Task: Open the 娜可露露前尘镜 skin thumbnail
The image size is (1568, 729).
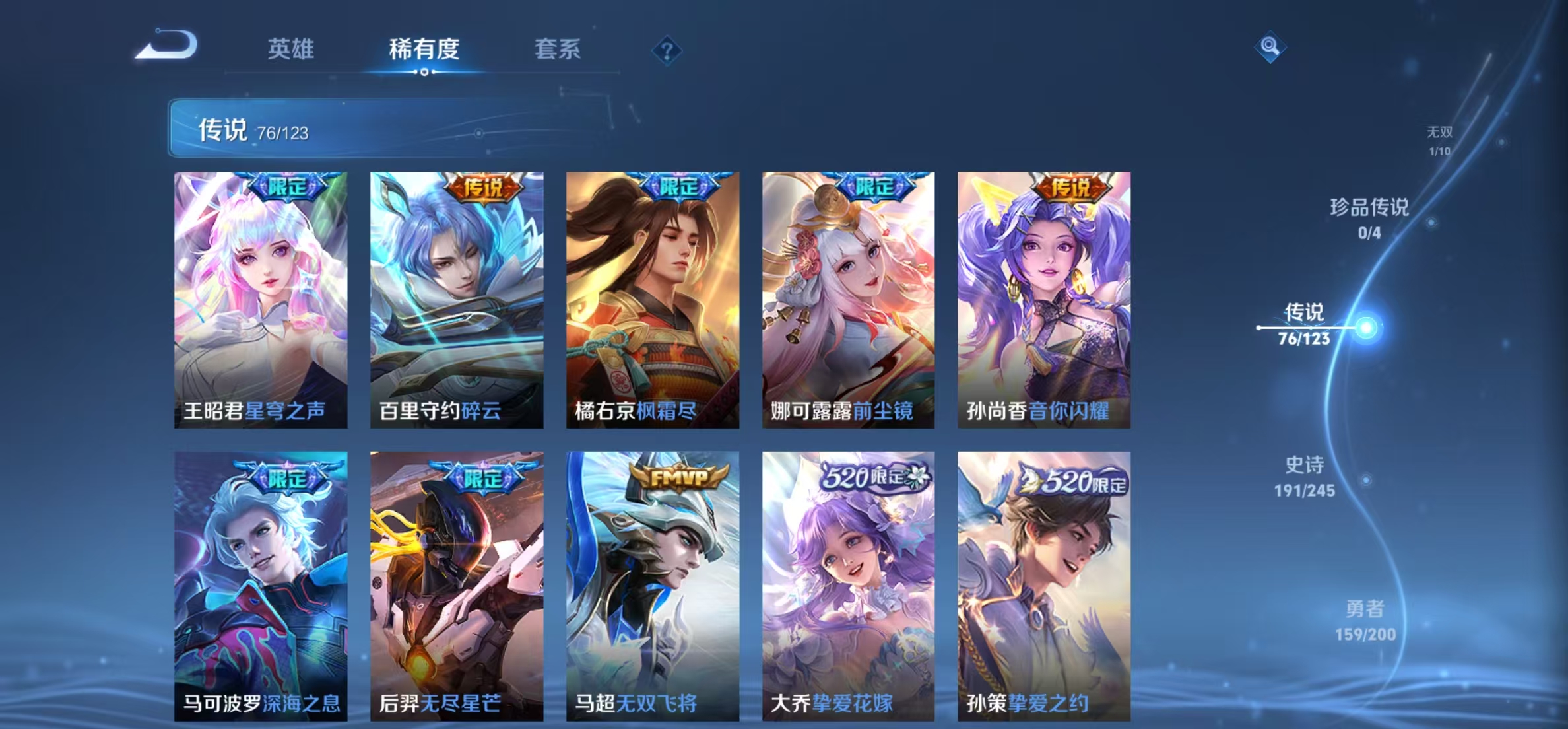Action: (849, 300)
